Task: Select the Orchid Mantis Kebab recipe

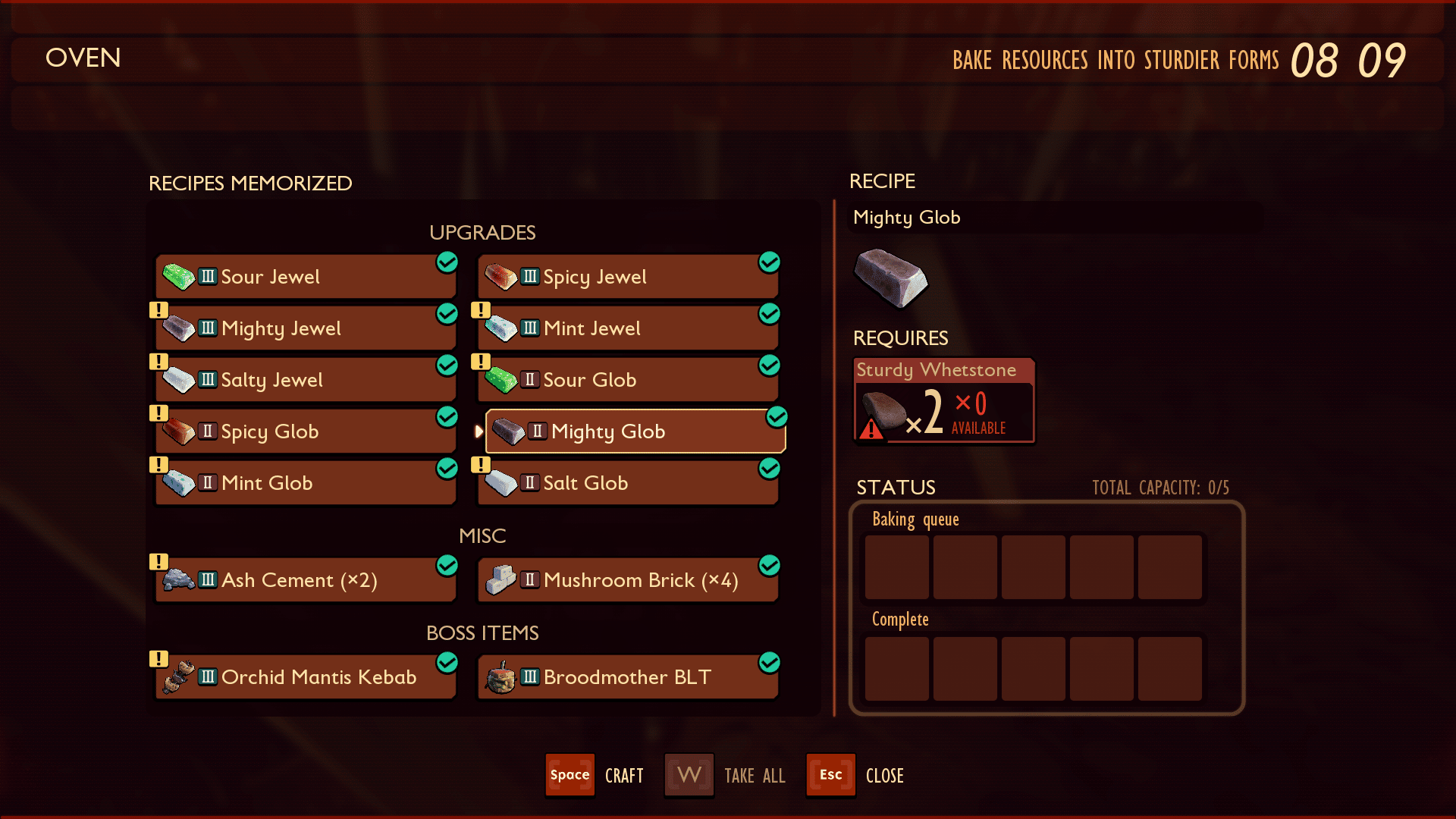Action: point(306,677)
